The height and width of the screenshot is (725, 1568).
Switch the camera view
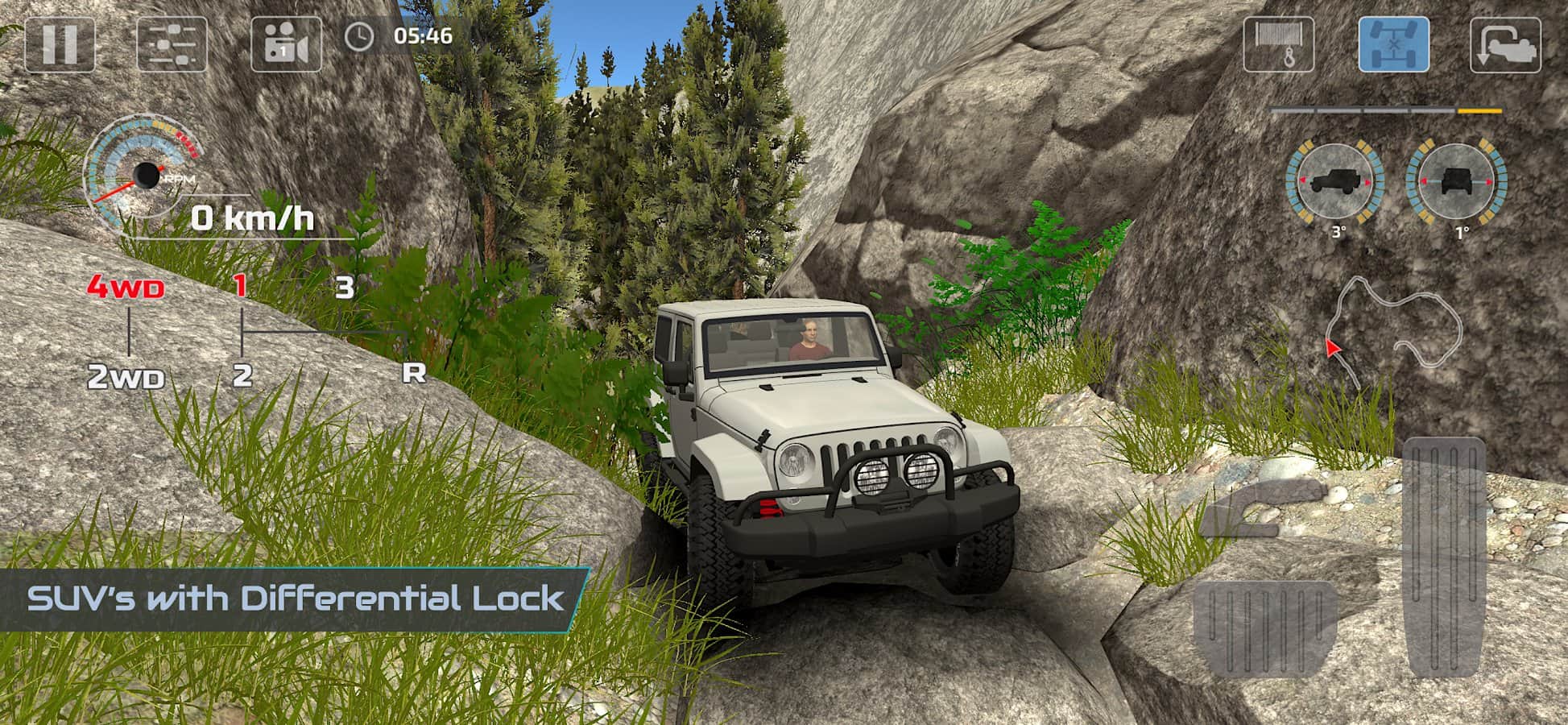coord(286,43)
